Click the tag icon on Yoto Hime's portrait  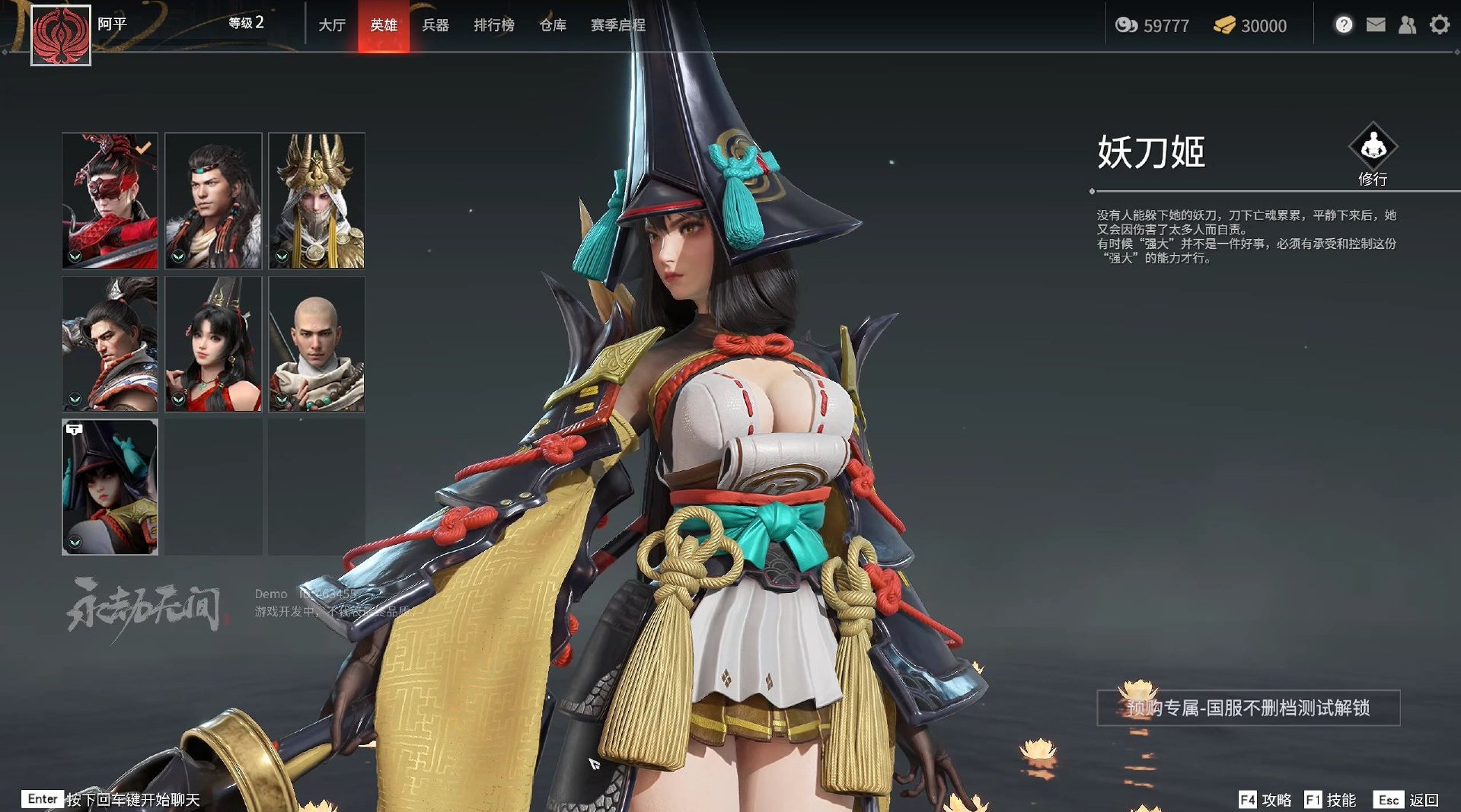point(73,429)
